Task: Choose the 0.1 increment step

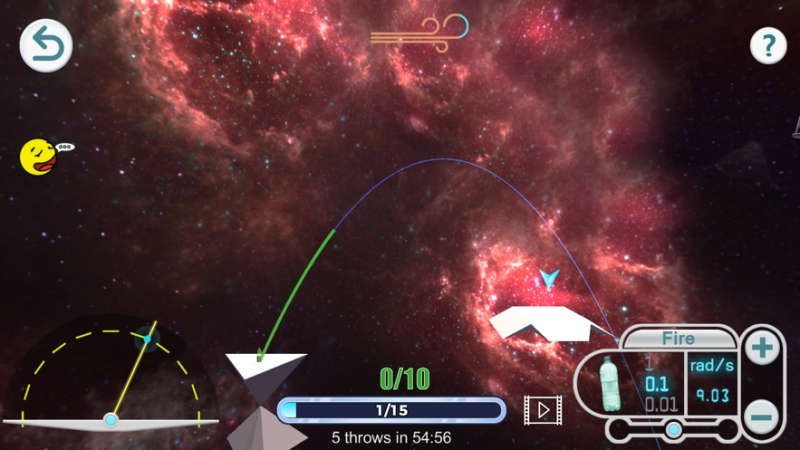Action: pyautogui.click(x=656, y=385)
